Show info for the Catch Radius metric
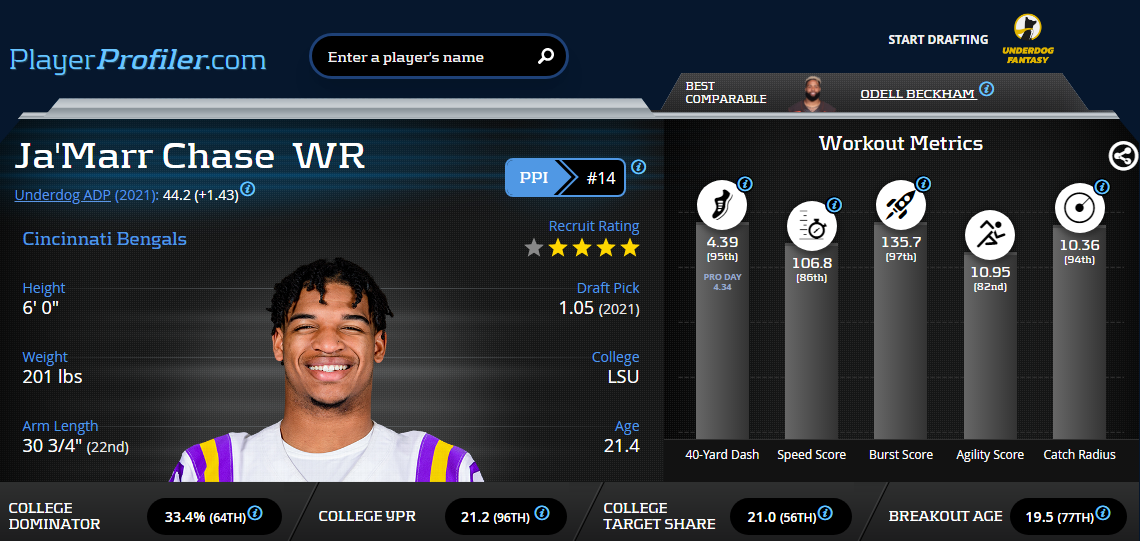 click(1102, 187)
